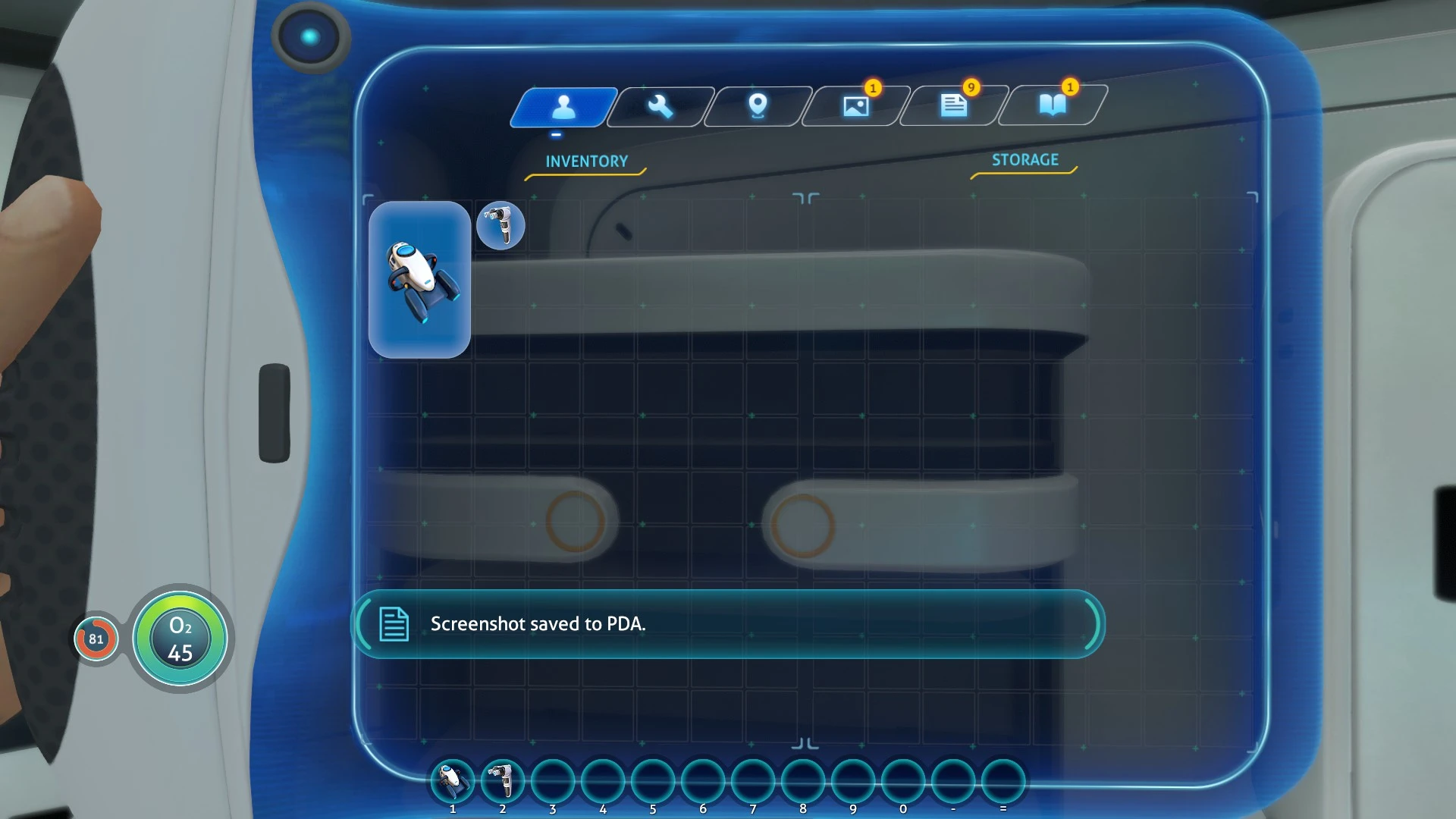Click the Seaglide in quickslot 1
This screenshot has width=1456, height=819.
tap(453, 779)
